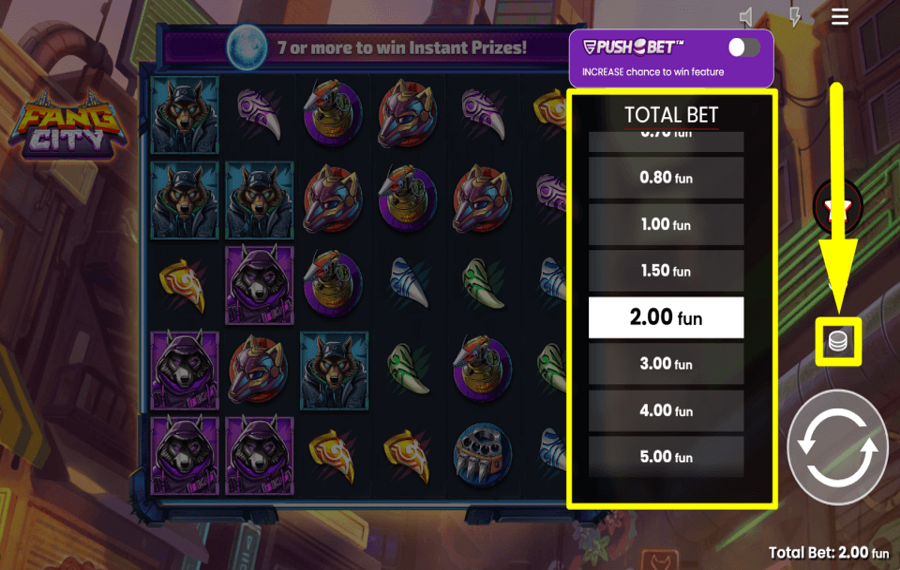Click the coin stack bet icon
The height and width of the screenshot is (570, 900).
838,342
